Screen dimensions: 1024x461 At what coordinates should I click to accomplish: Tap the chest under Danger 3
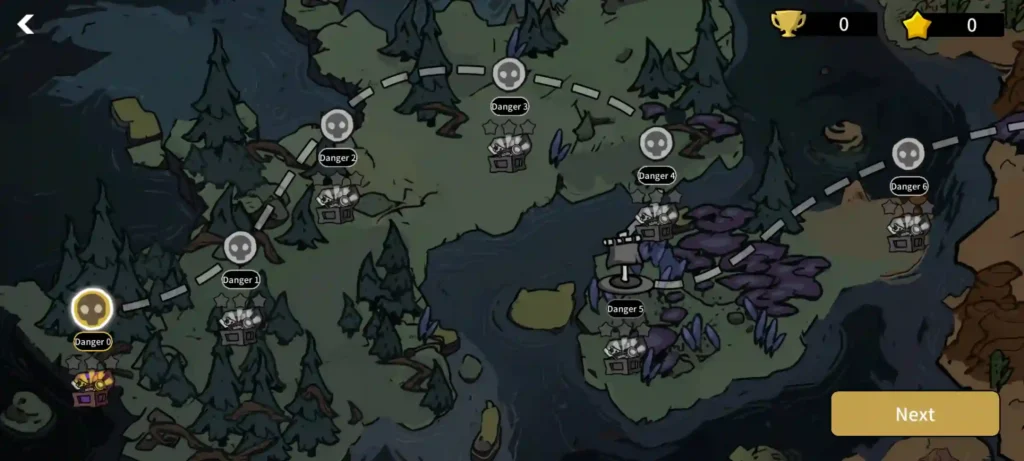coord(509,150)
